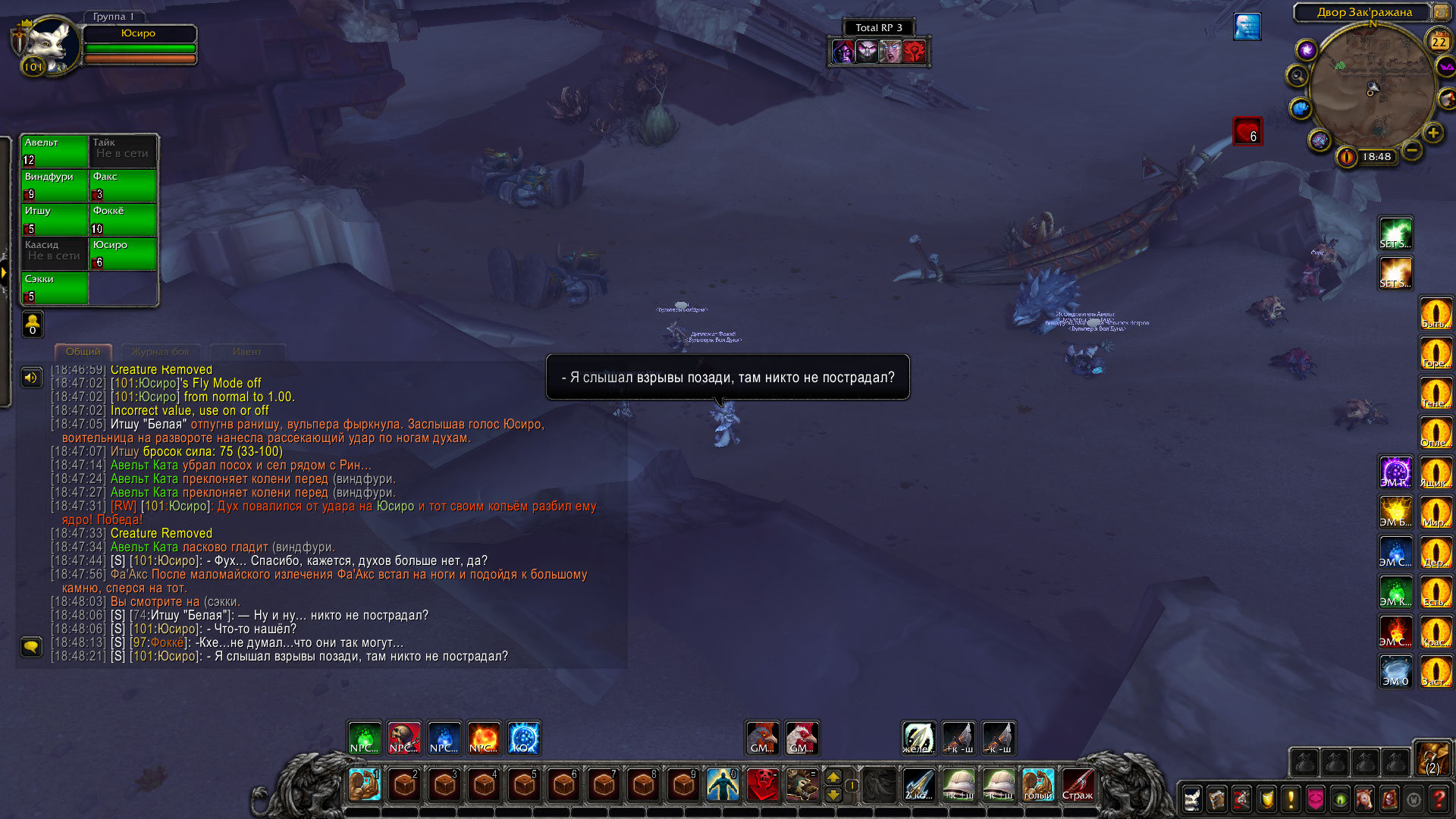
Task: Click the red heart buff icon
Action: (x=1247, y=131)
